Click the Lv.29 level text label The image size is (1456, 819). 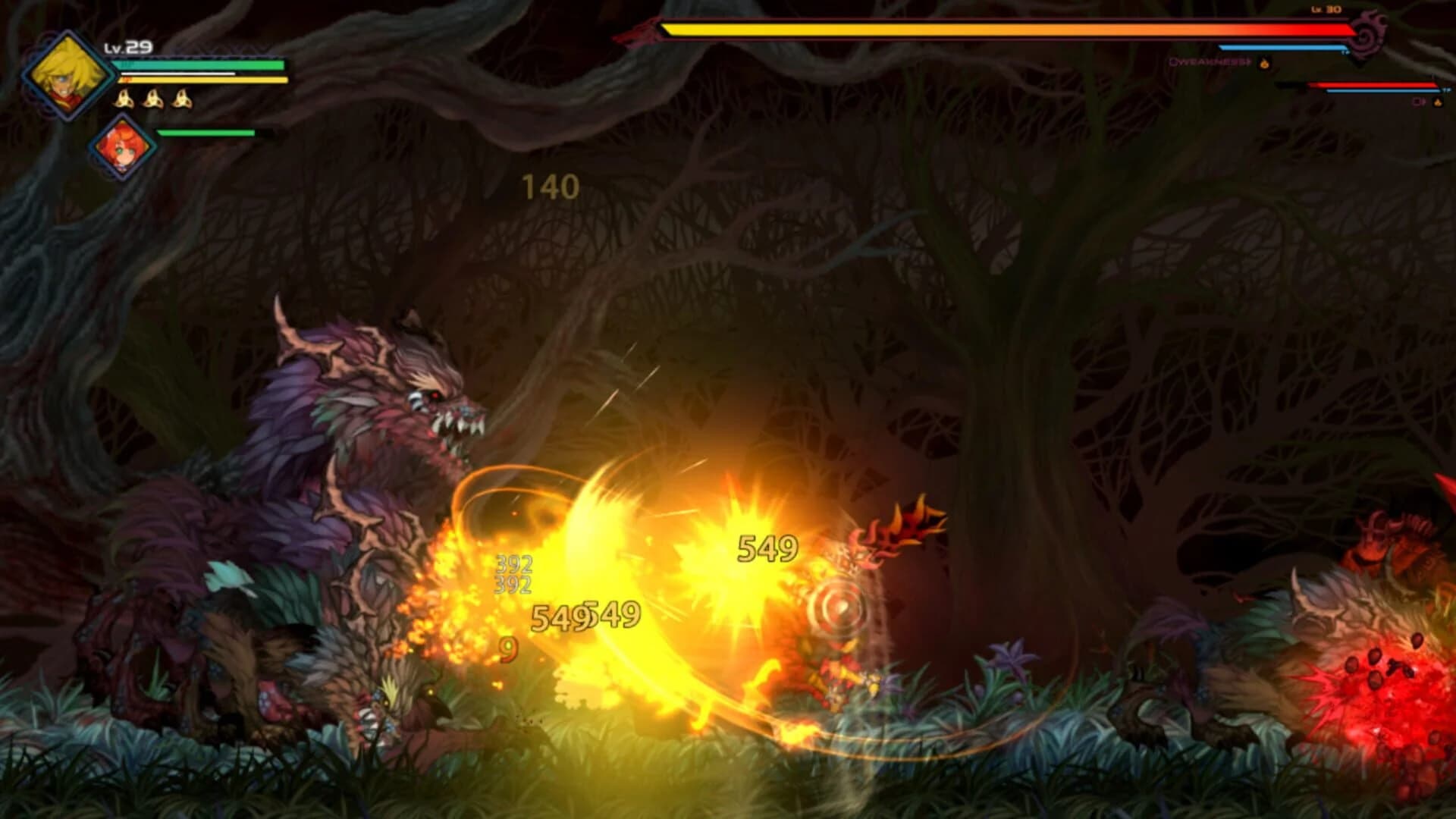coord(127,47)
